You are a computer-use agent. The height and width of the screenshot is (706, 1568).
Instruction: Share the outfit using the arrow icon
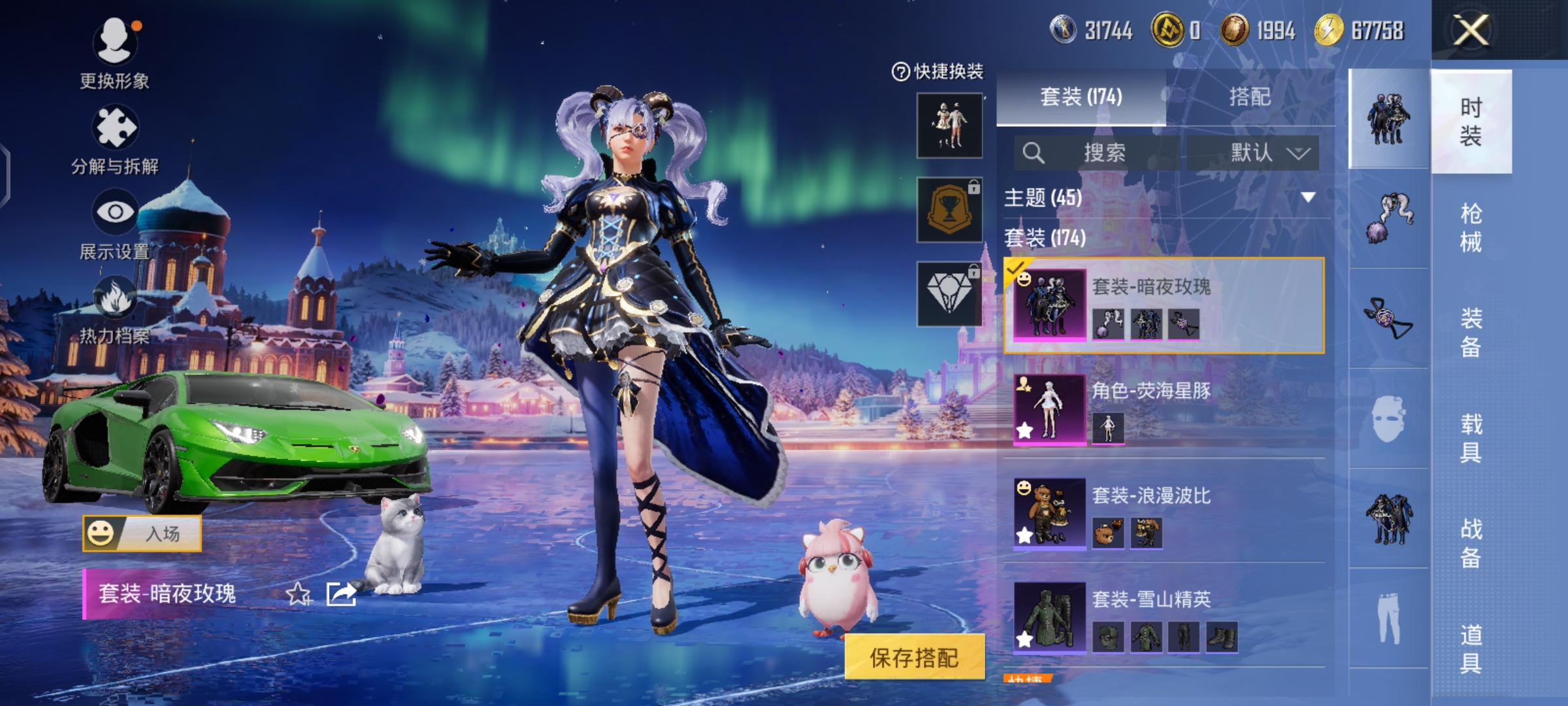coord(341,594)
